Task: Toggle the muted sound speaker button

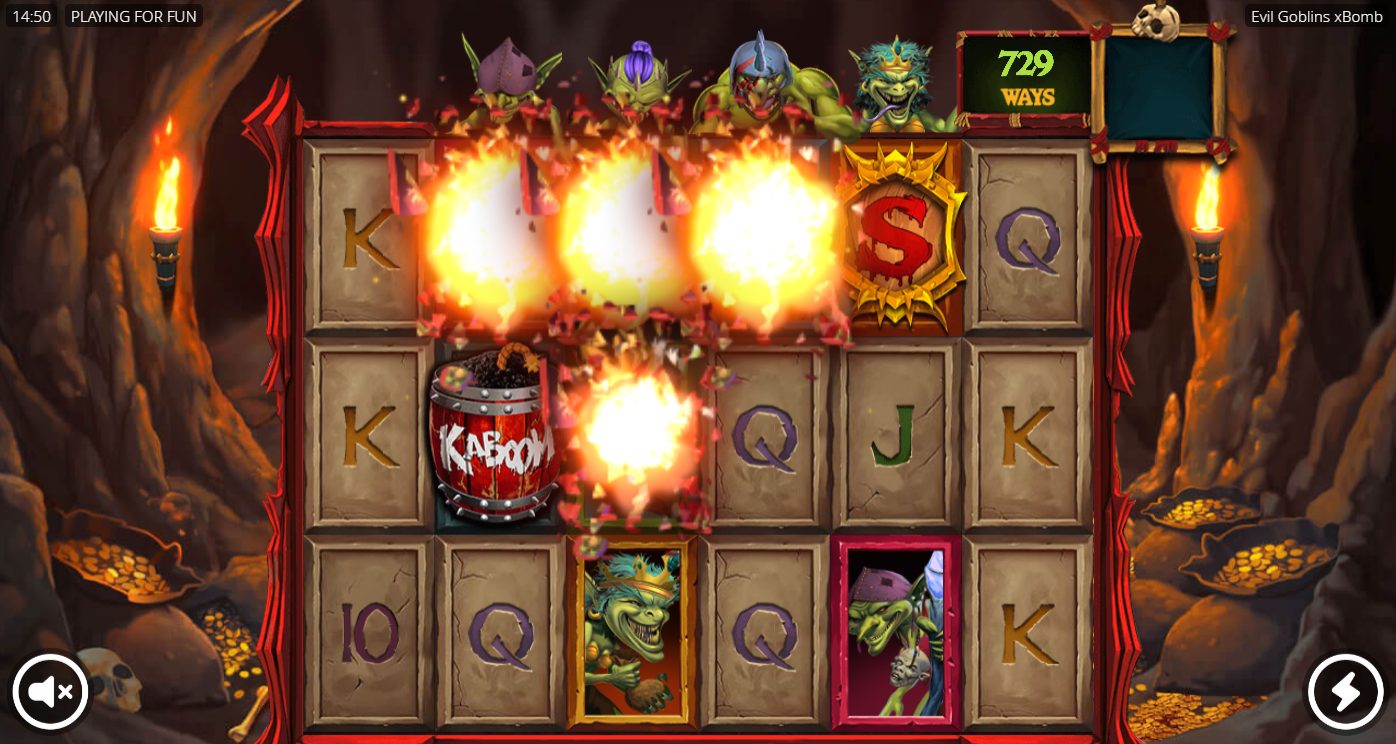Action: (x=50, y=691)
